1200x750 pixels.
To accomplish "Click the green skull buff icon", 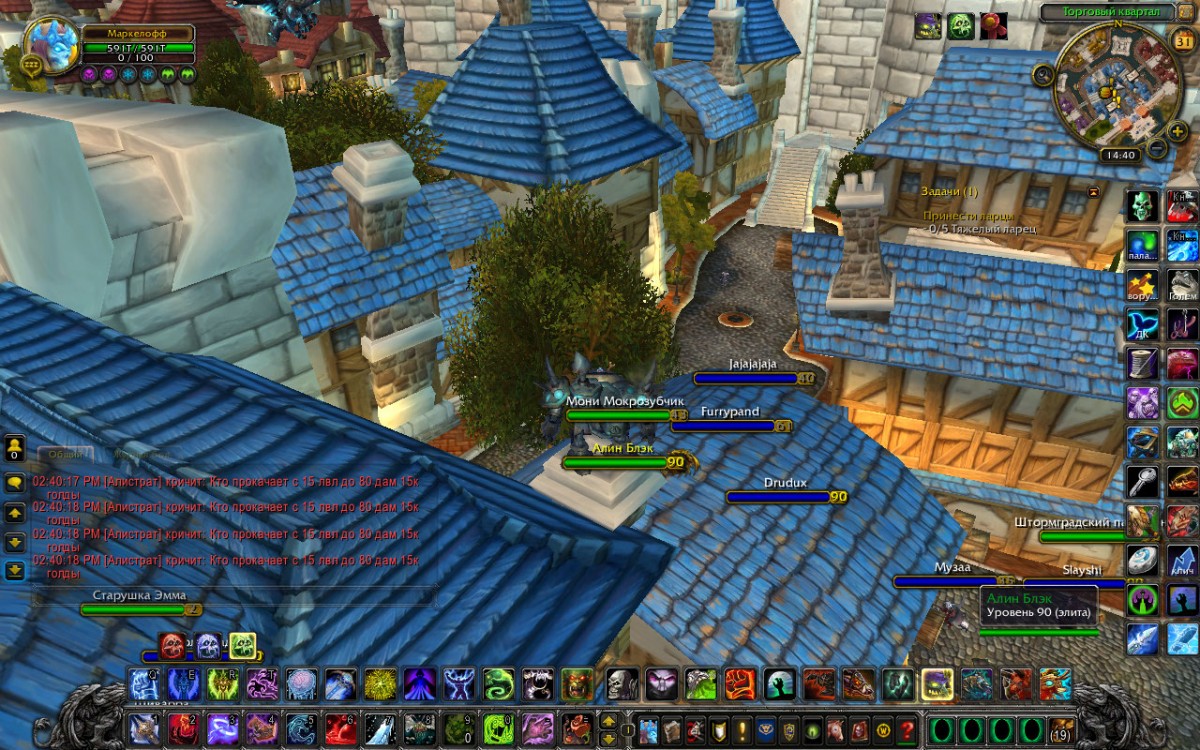I will [961, 26].
